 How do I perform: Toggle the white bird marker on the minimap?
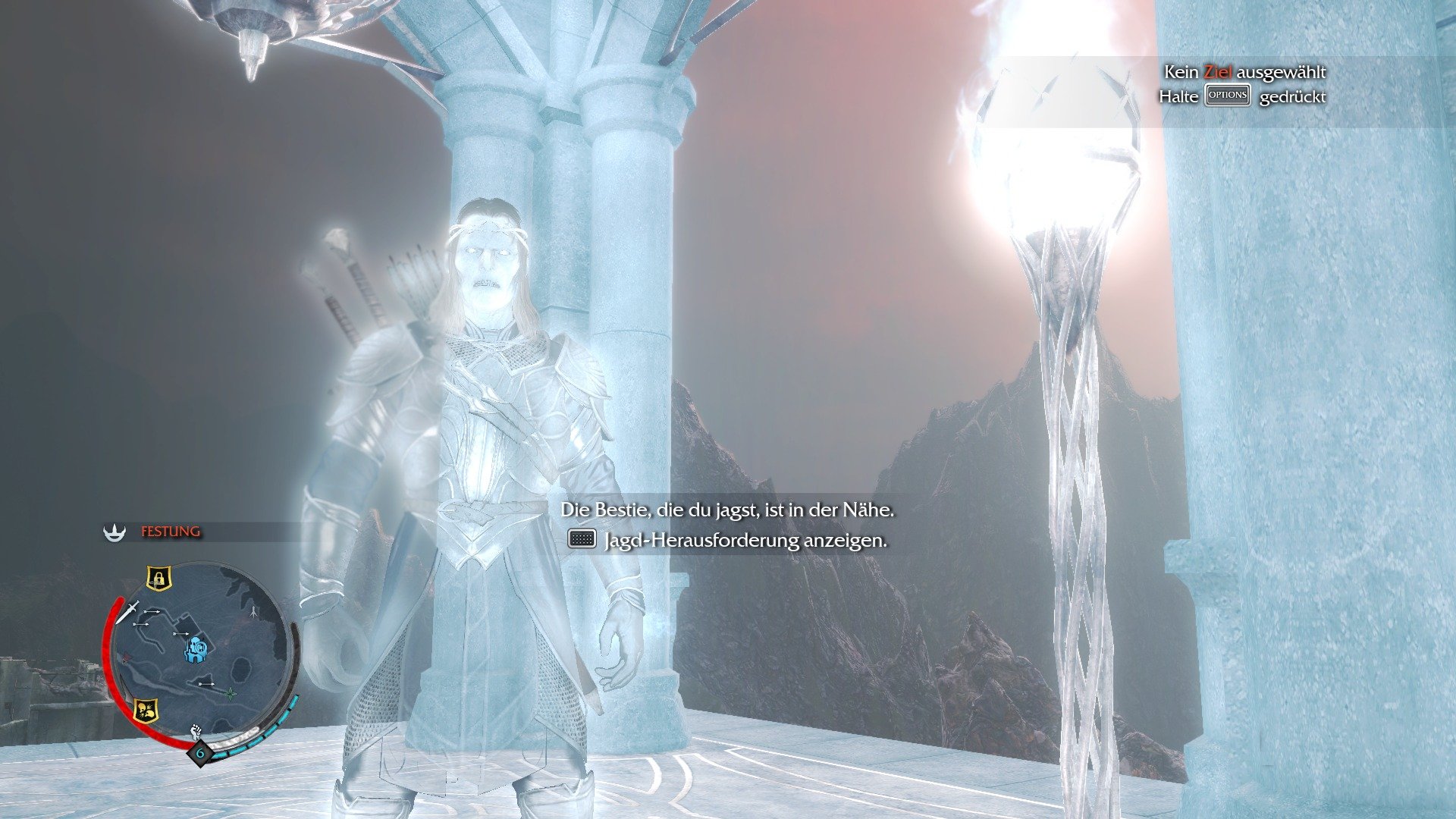click(x=253, y=610)
